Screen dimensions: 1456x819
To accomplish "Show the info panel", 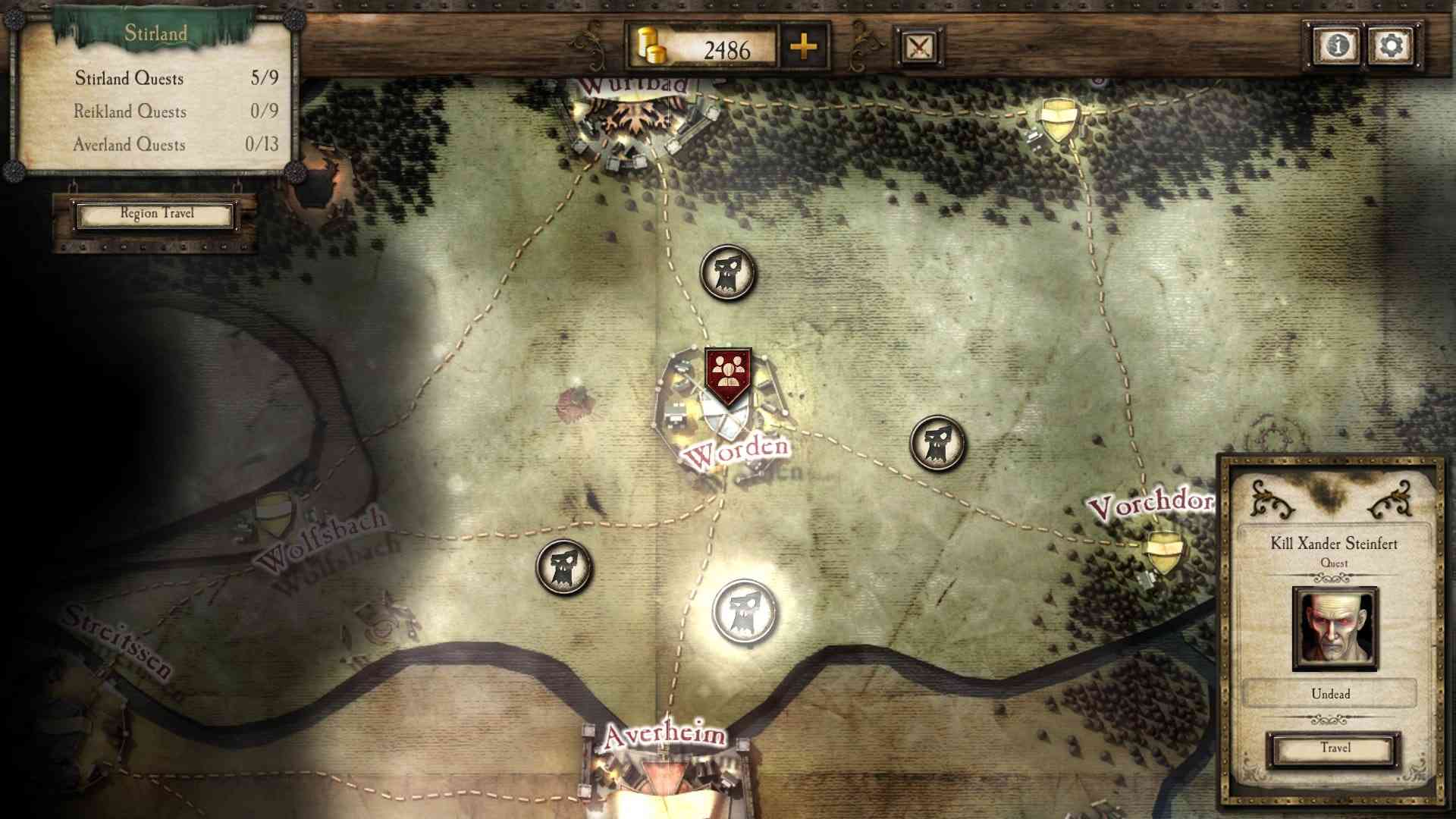I will coord(1335,46).
